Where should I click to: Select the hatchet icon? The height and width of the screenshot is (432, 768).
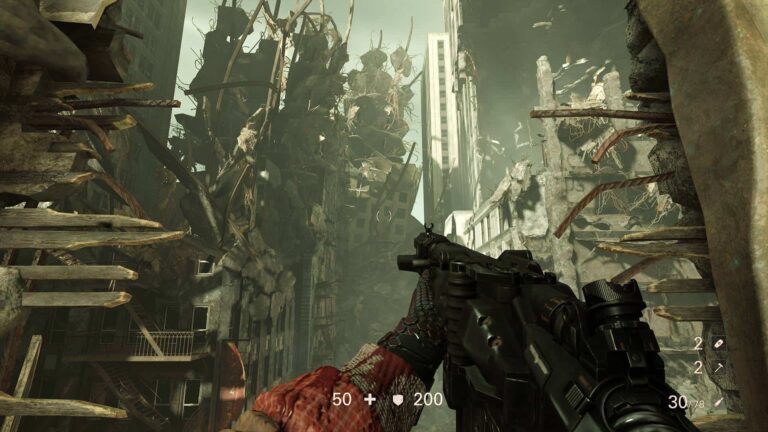pyautogui.click(x=718, y=368)
